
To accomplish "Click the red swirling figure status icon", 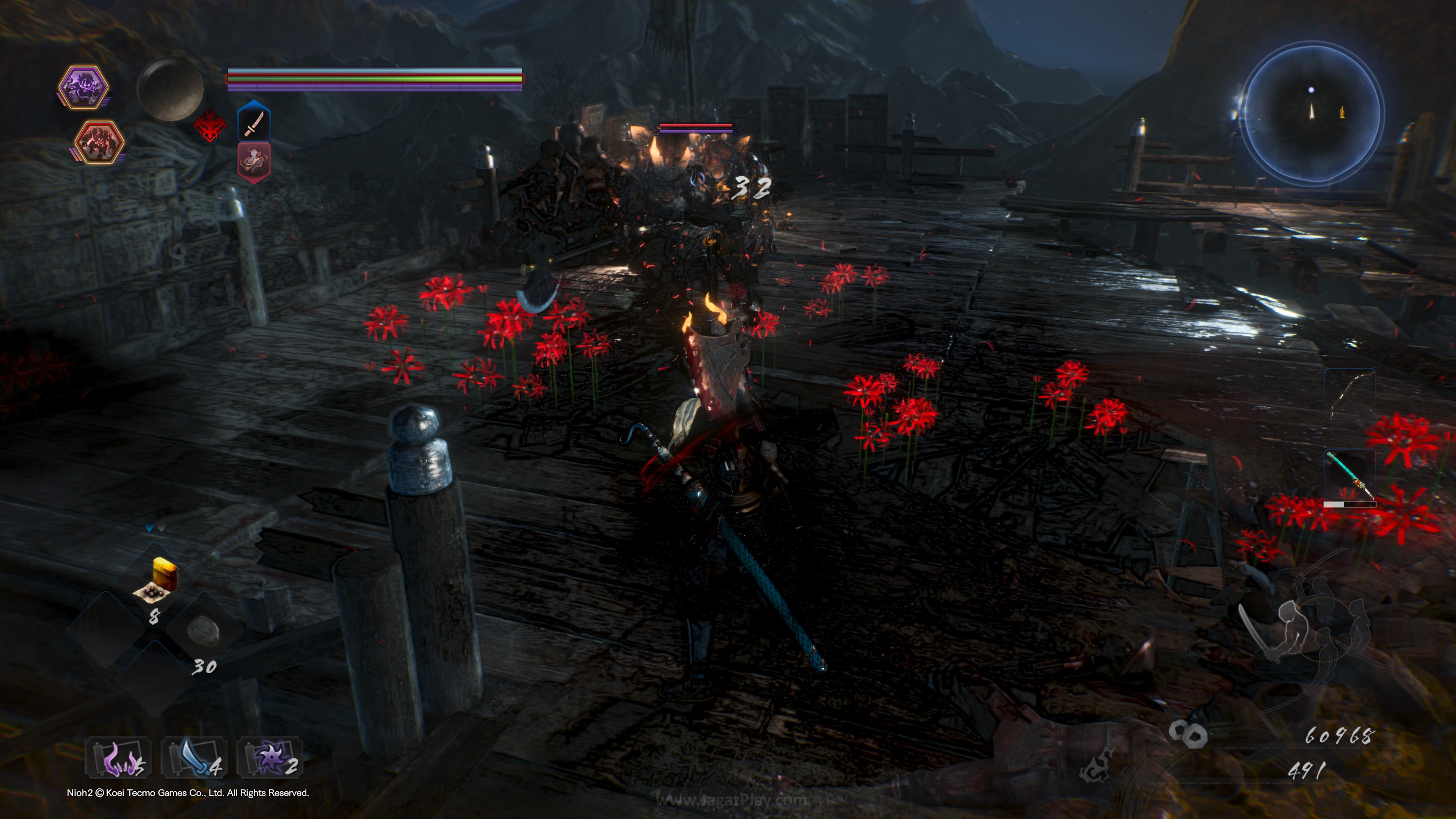I will click(254, 161).
